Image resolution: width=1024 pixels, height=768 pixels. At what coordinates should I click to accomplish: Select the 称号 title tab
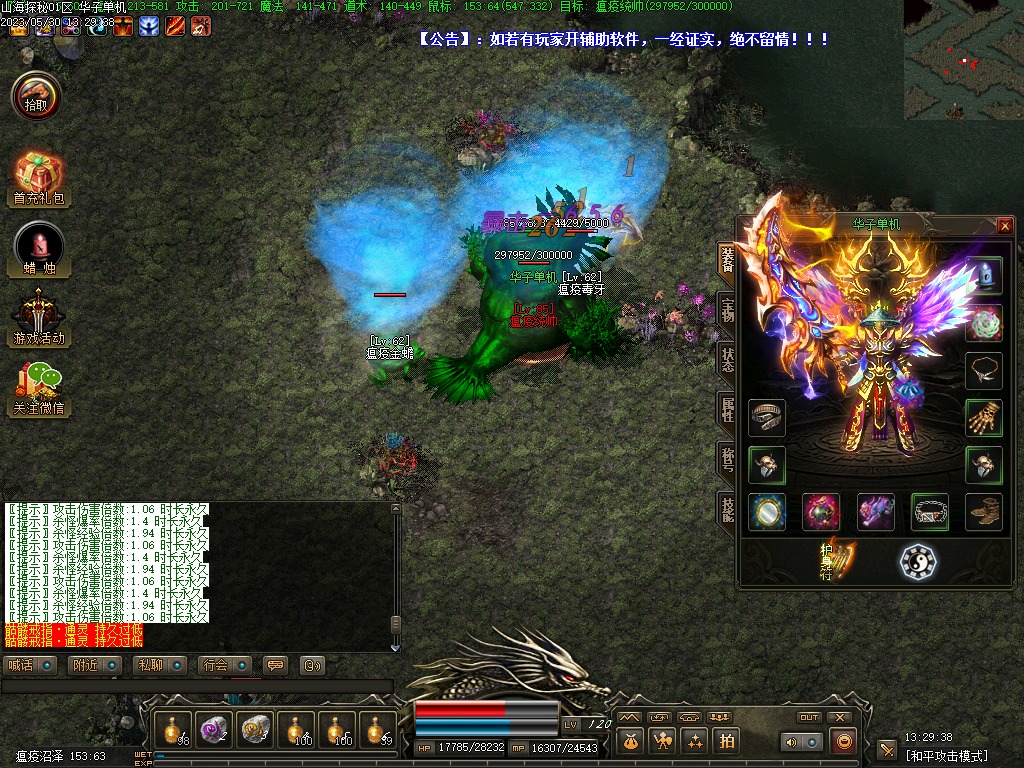727,457
